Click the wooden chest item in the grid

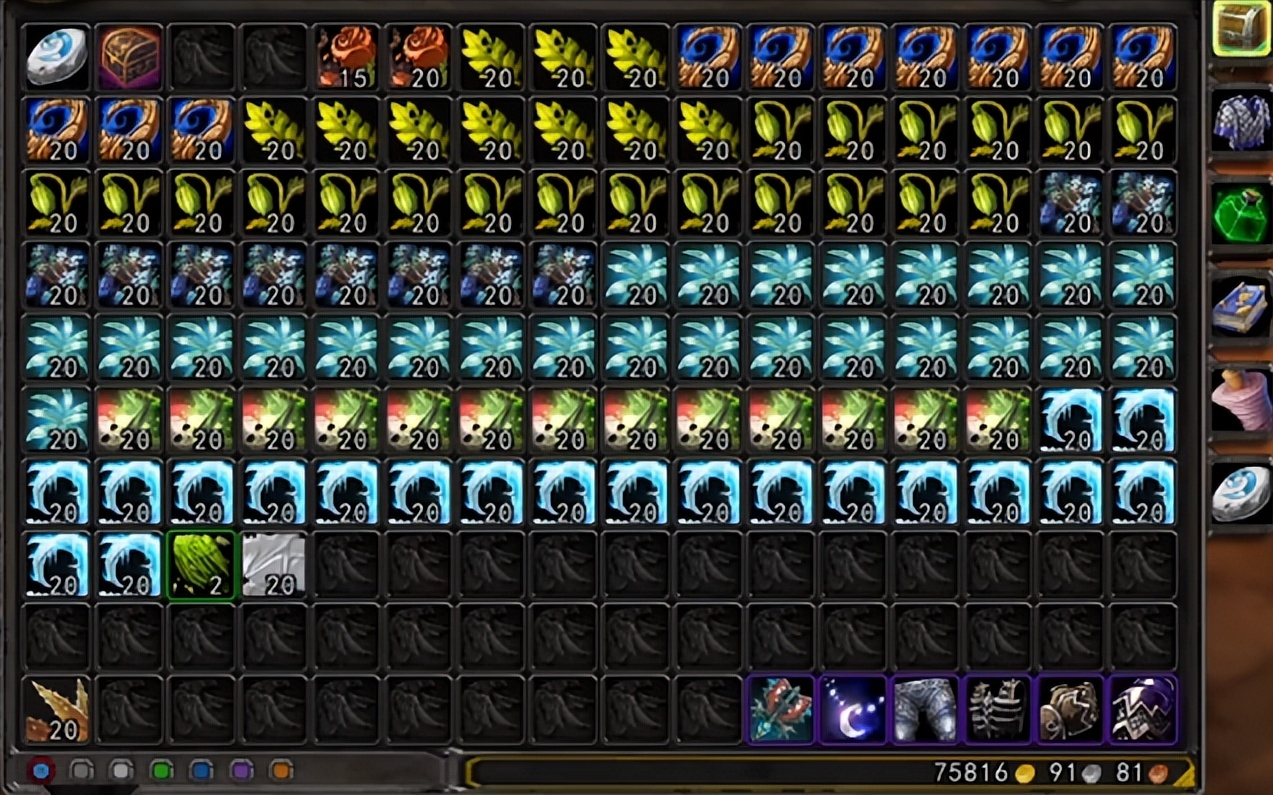129,56
